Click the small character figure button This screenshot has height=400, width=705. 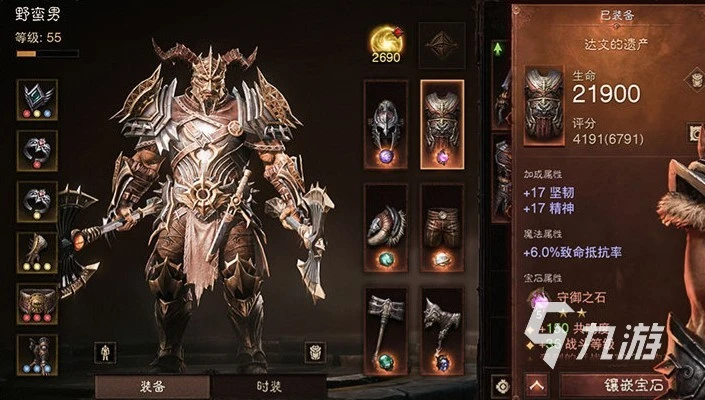pos(104,351)
